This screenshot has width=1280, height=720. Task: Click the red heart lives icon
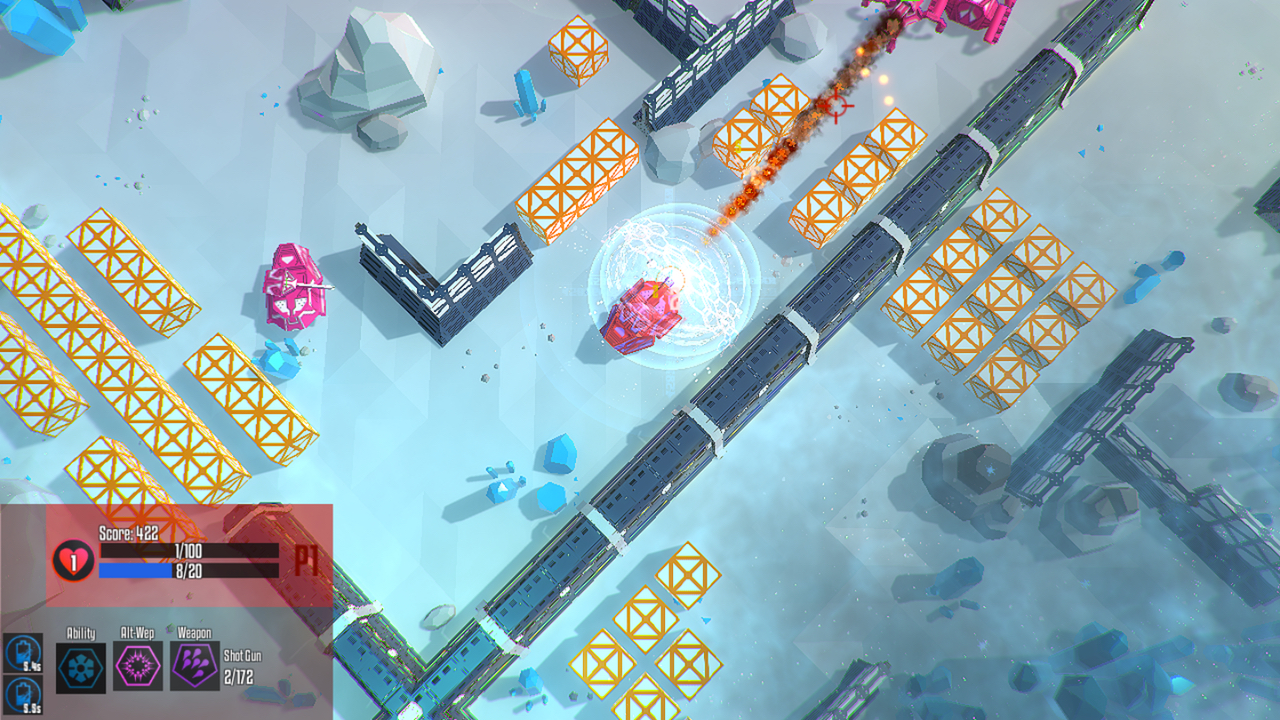point(73,559)
